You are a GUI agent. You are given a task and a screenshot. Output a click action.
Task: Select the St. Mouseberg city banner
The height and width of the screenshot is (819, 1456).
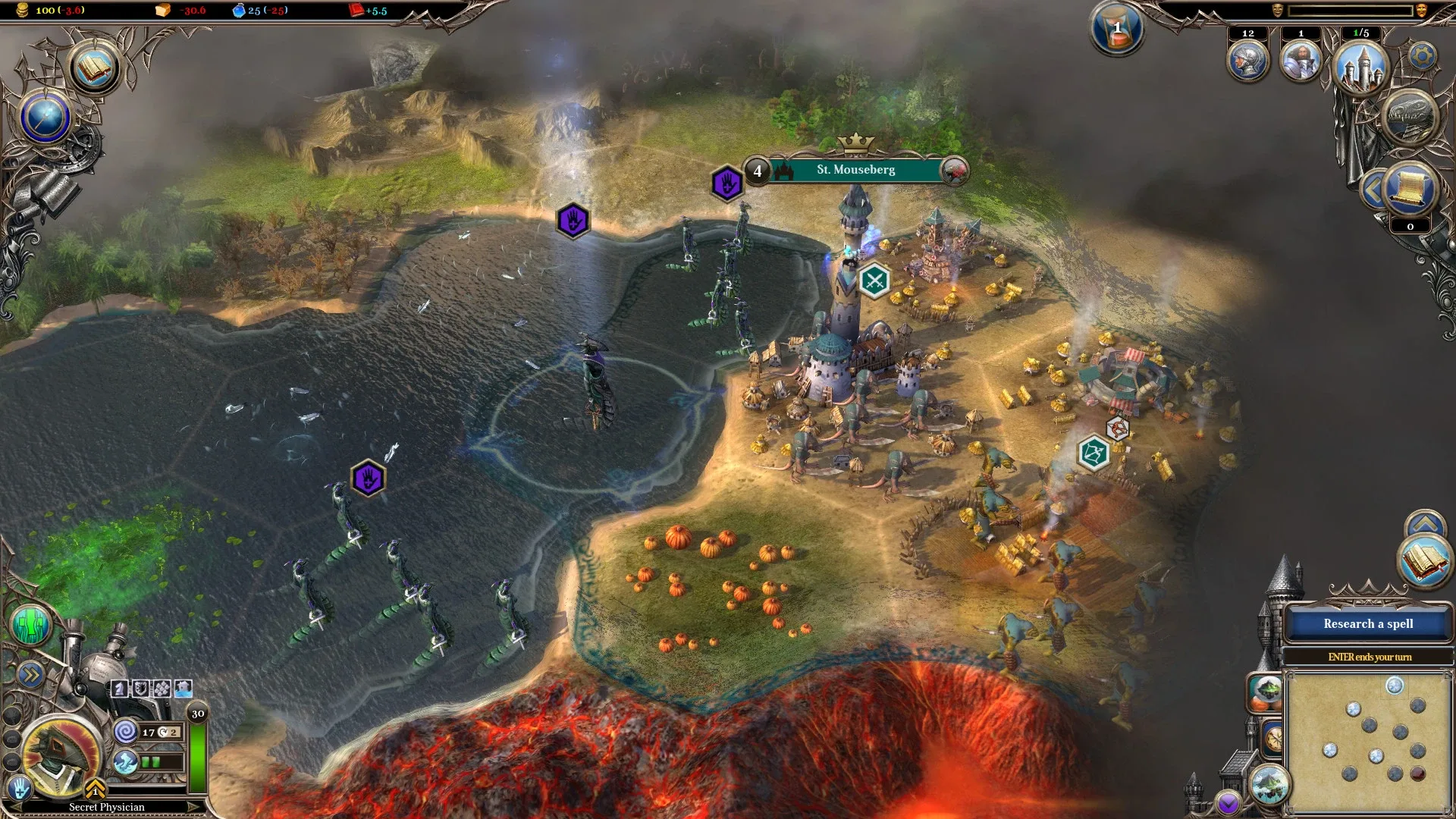(x=855, y=170)
